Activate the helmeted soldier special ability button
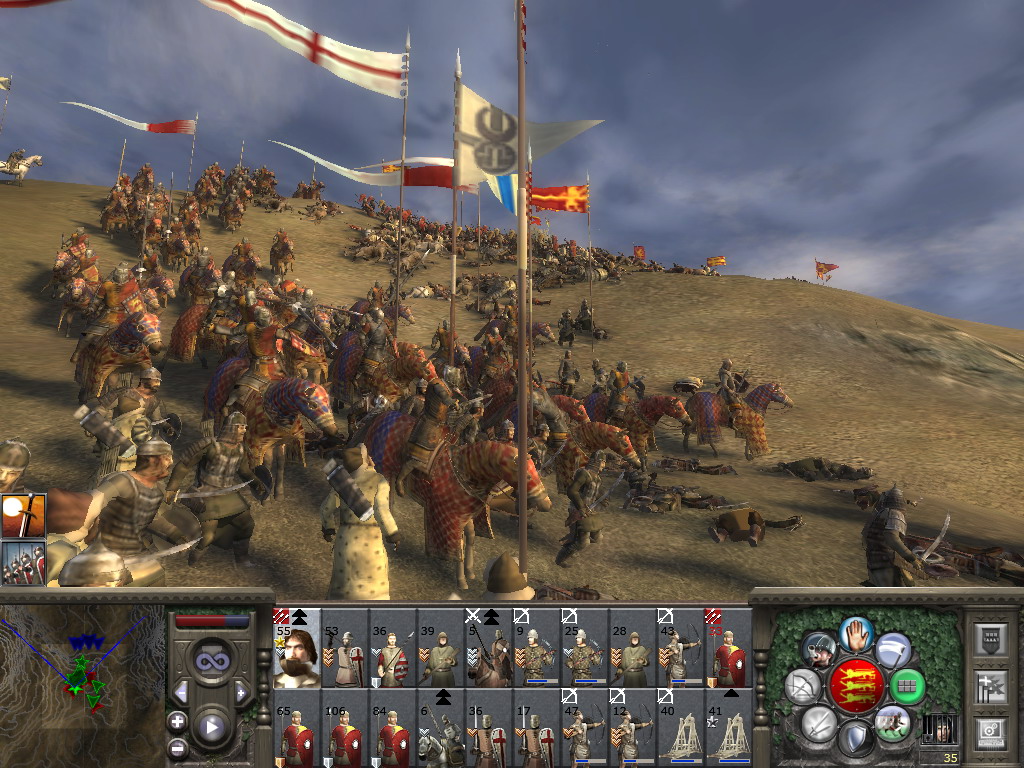Screen dimensions: 1024x768 (x=819, y=650)
